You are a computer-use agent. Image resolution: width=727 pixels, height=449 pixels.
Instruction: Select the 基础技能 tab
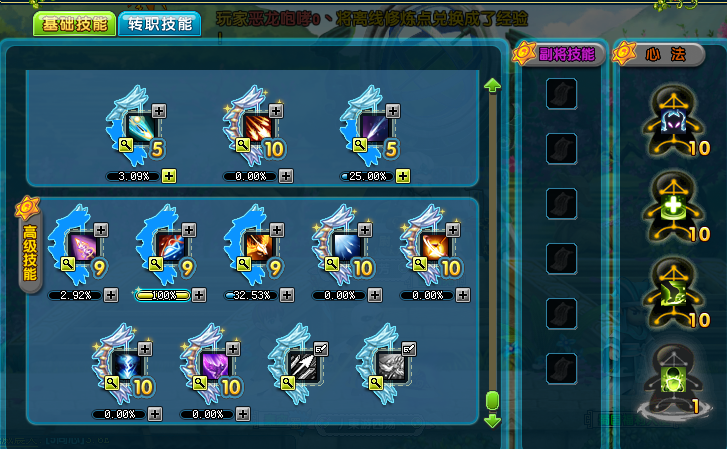74,24
